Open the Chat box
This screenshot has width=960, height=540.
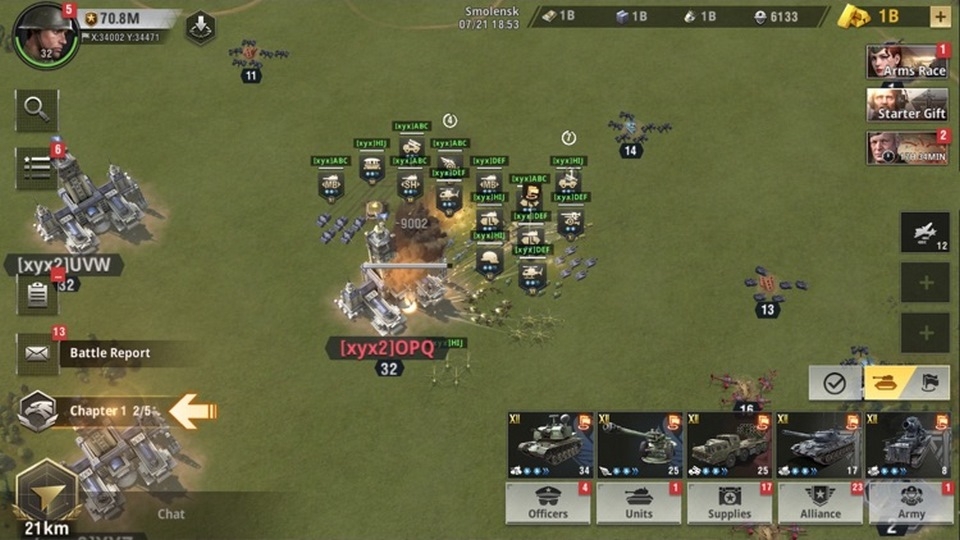[x=171, y=514]
